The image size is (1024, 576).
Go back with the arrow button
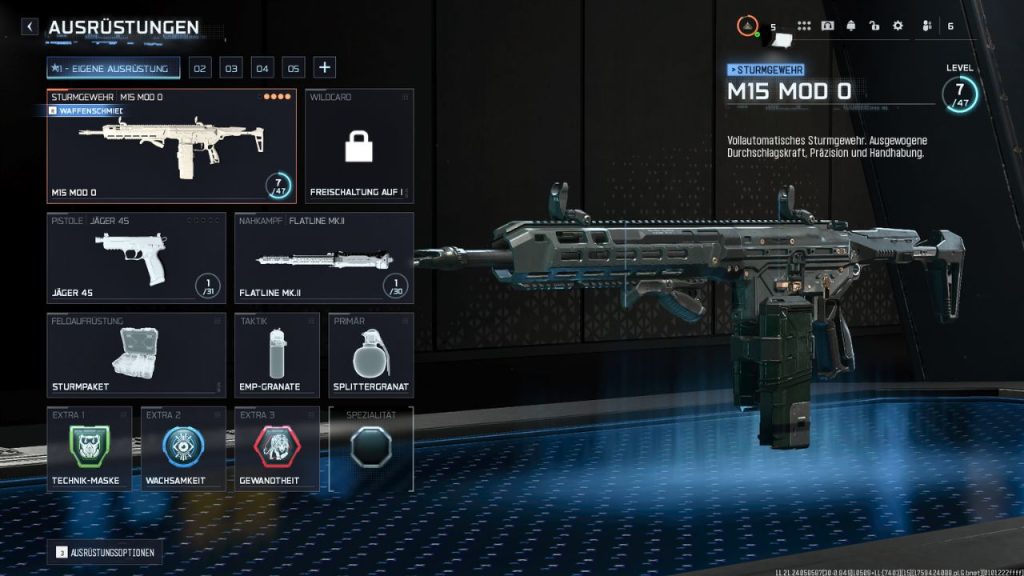point(30,28)
